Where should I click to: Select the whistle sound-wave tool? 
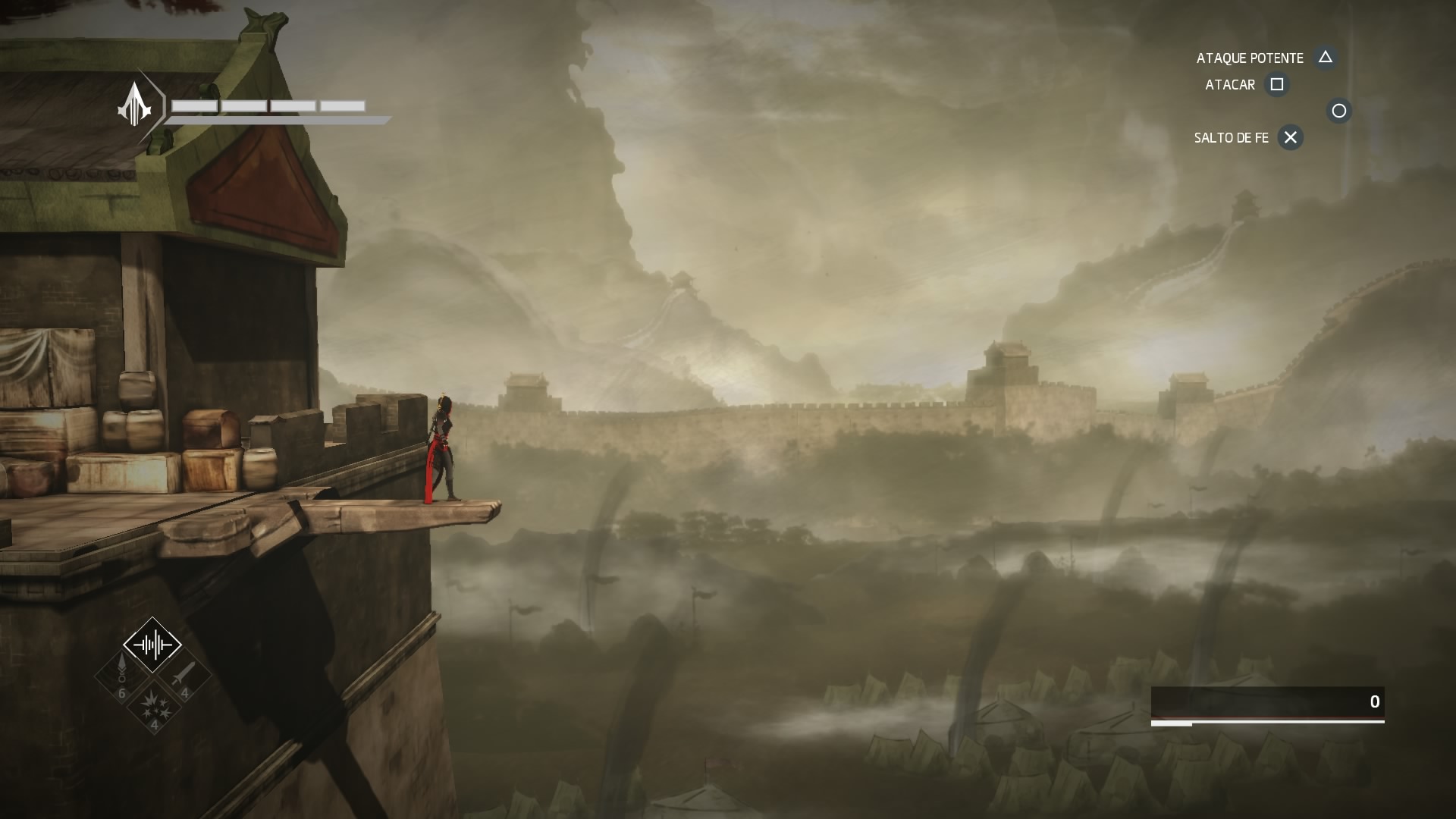152,645
